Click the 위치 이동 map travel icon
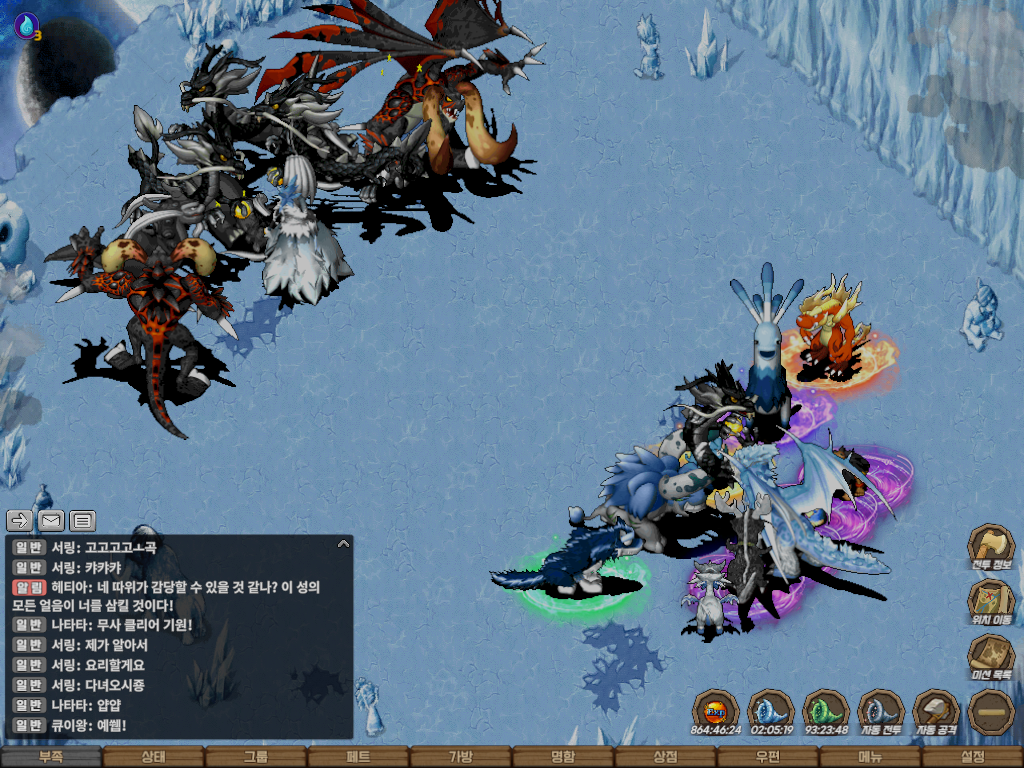1024x768 pixels. click(990, 599)
